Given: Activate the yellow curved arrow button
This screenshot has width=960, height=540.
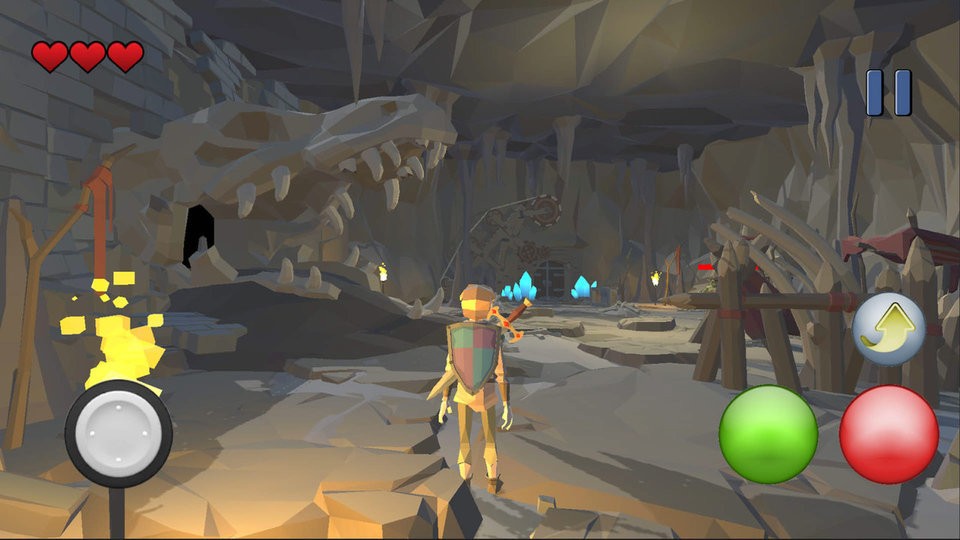Looking at the screenshot, I should pos(888,329).
